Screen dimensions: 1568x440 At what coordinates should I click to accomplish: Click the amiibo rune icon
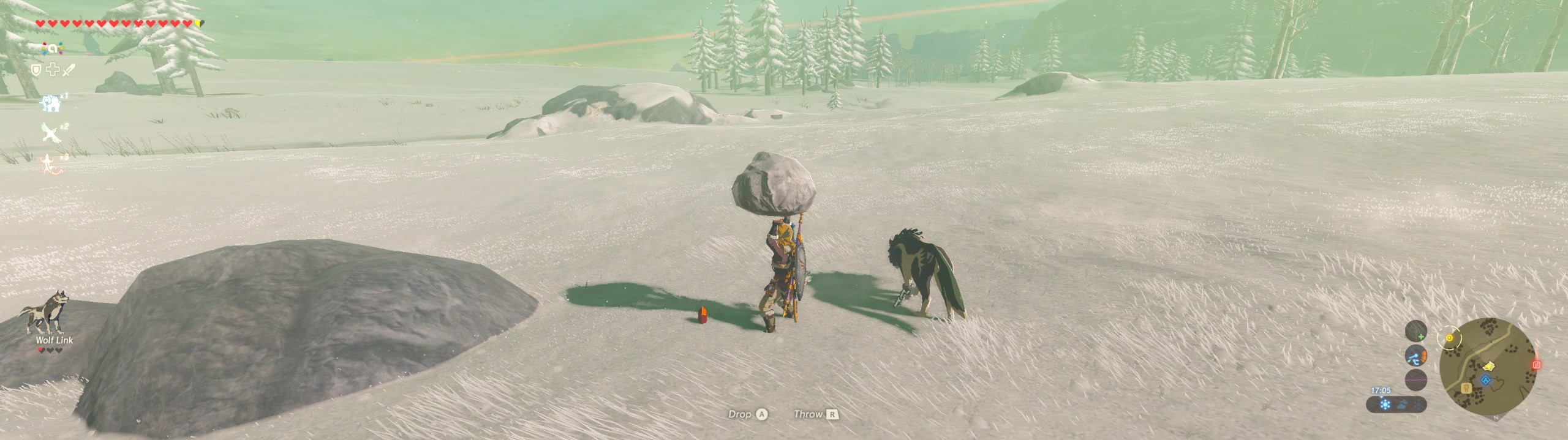[52, 49]
